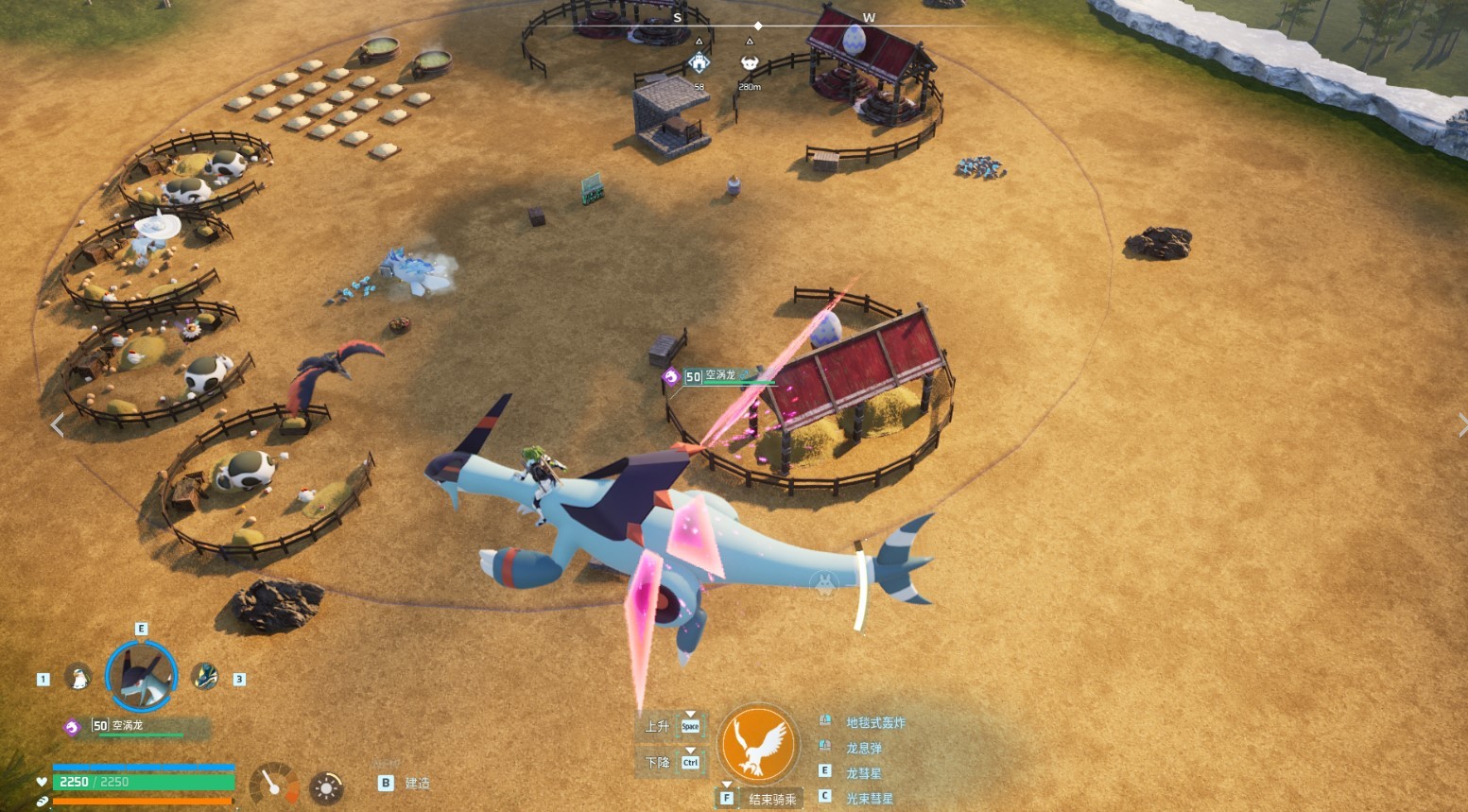Choose the blue-yellow pal in party slot 3

click(x=205, y=677)
